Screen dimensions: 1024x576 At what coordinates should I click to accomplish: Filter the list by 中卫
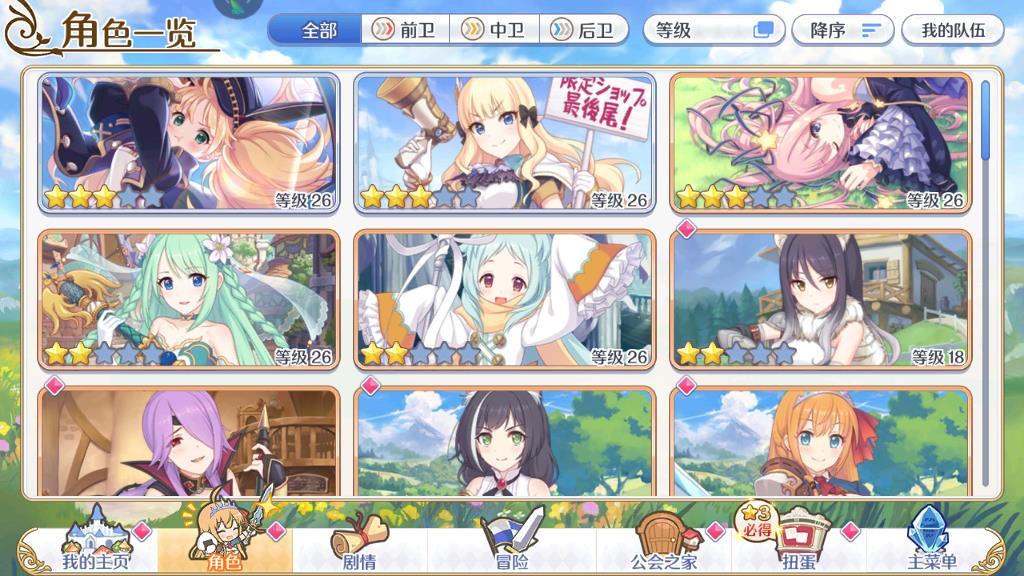pyautogui.click(x=496, y=30)
